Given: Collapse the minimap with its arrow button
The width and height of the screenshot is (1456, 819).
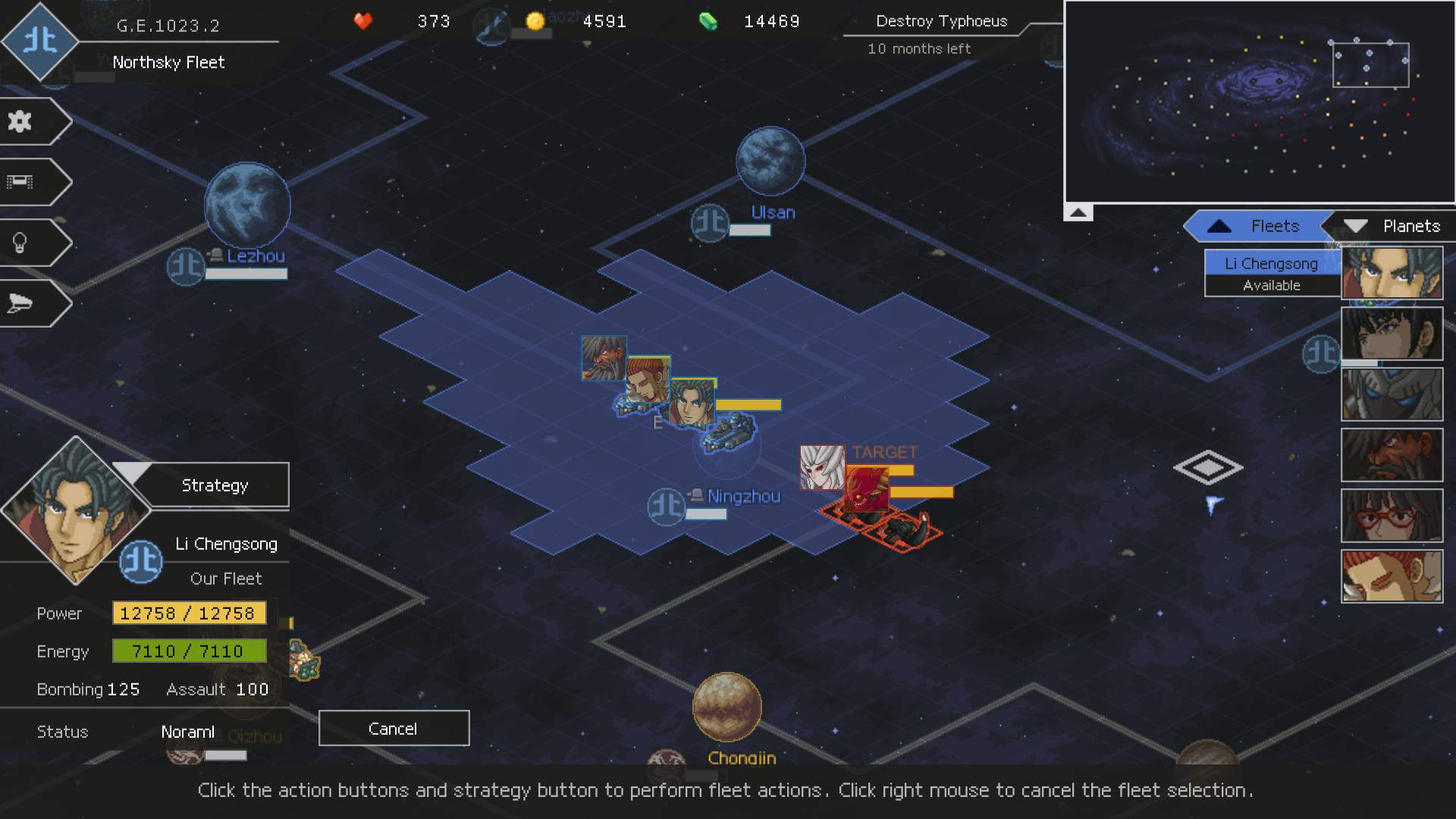Looking at the screenshot, I should 1078,212.
